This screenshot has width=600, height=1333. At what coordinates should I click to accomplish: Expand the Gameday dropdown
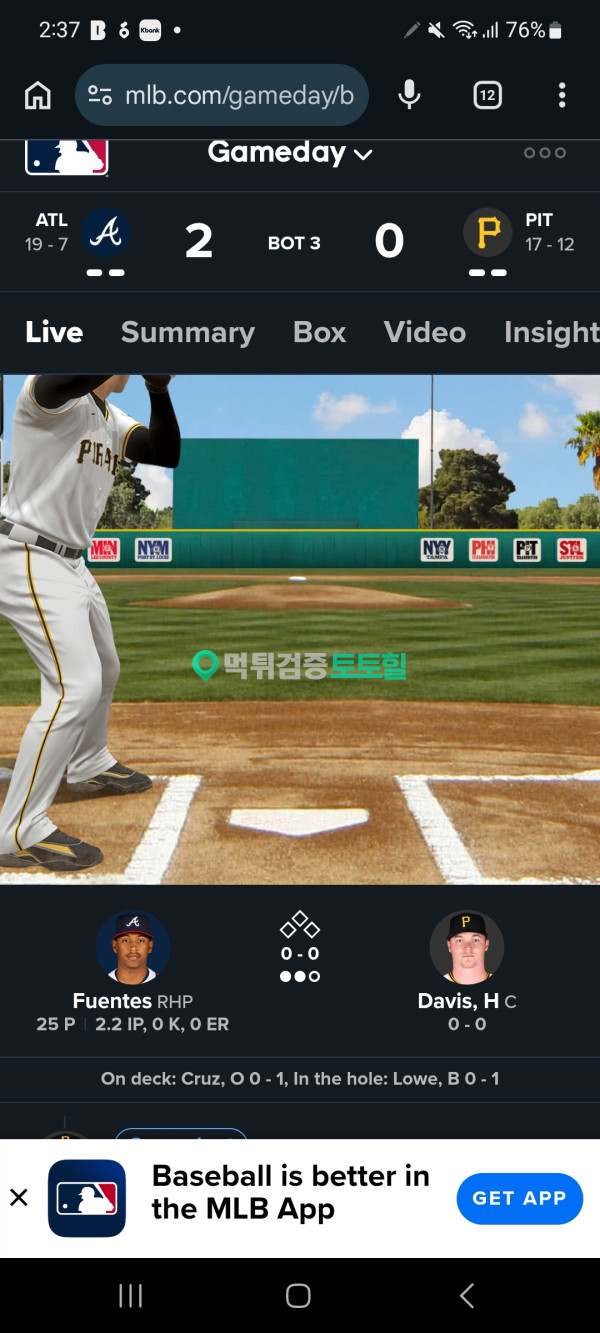coord(290,153)
